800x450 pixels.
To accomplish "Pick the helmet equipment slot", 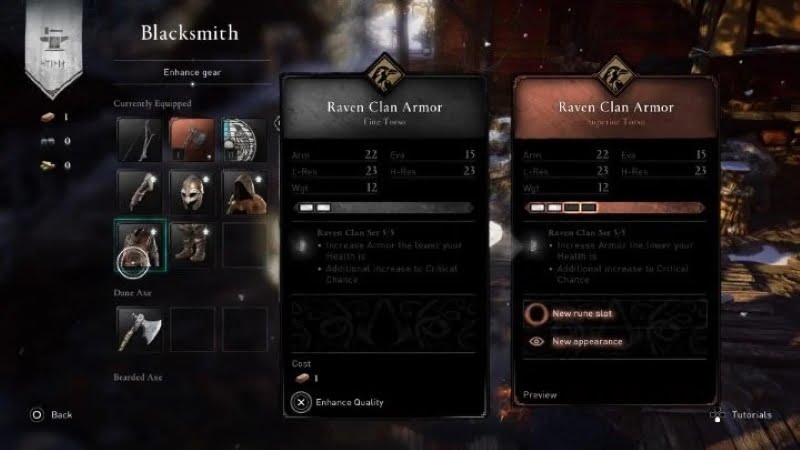I will (x=191, y=191).
